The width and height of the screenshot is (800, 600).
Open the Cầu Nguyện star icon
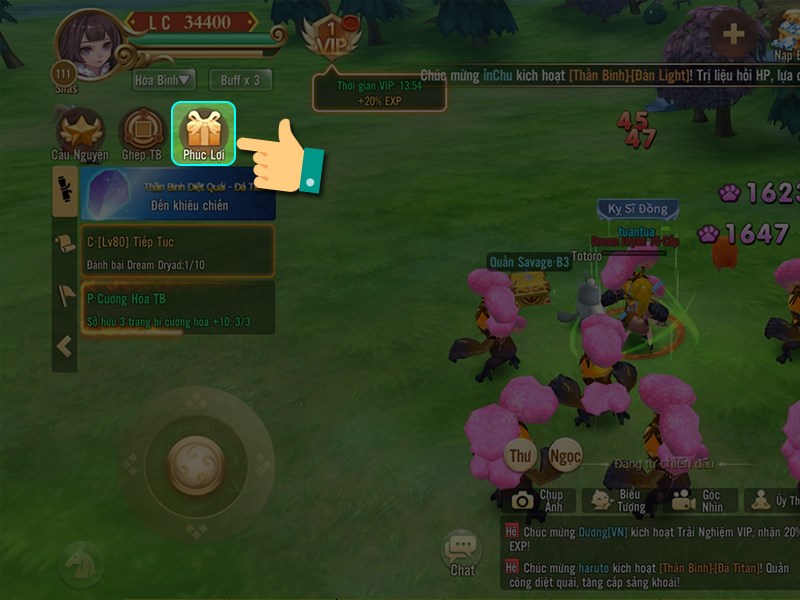click(x=78, y=133)
